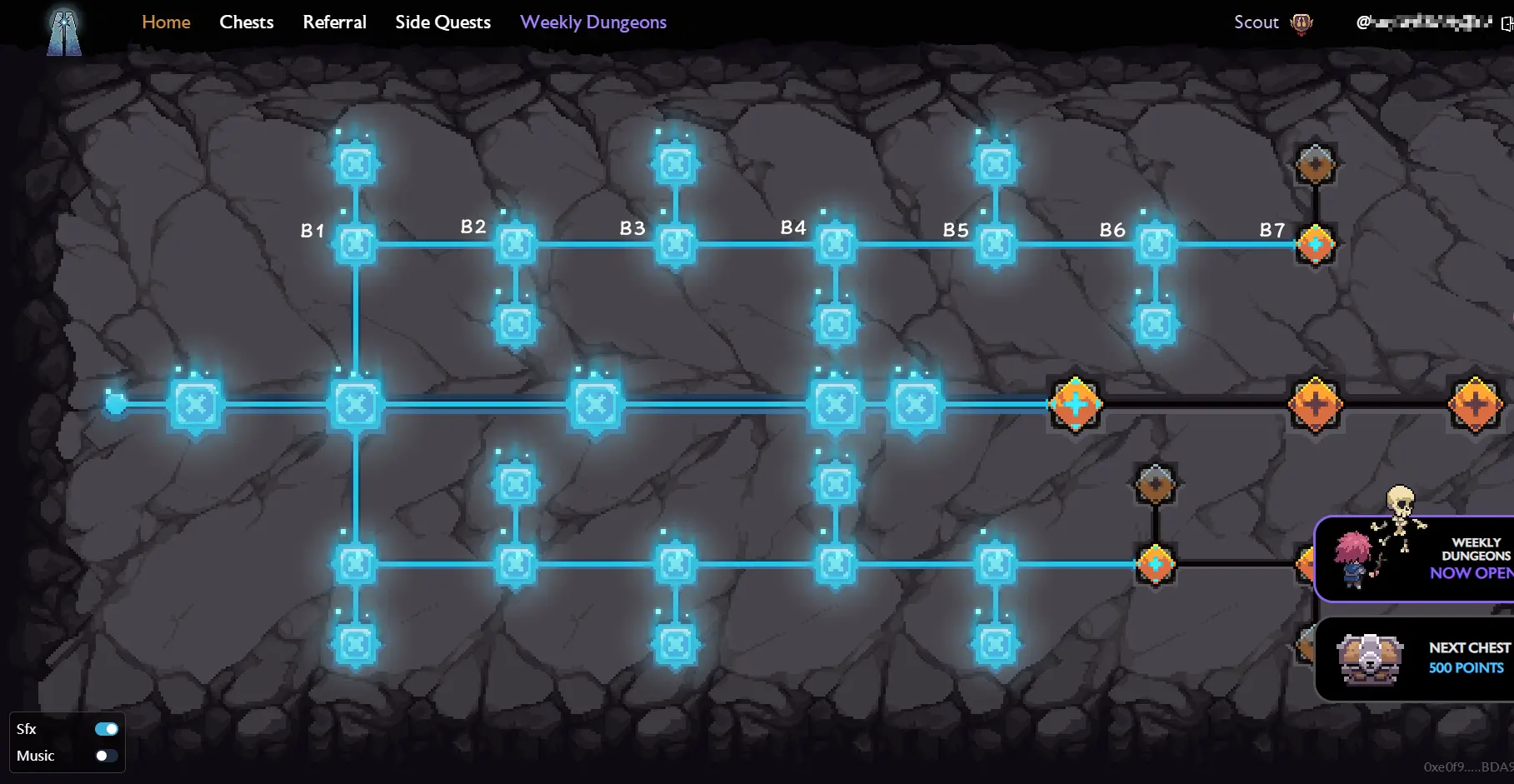1514x784 pixels.
Task: Open the profile username in the header
Action: (1423, 22)
